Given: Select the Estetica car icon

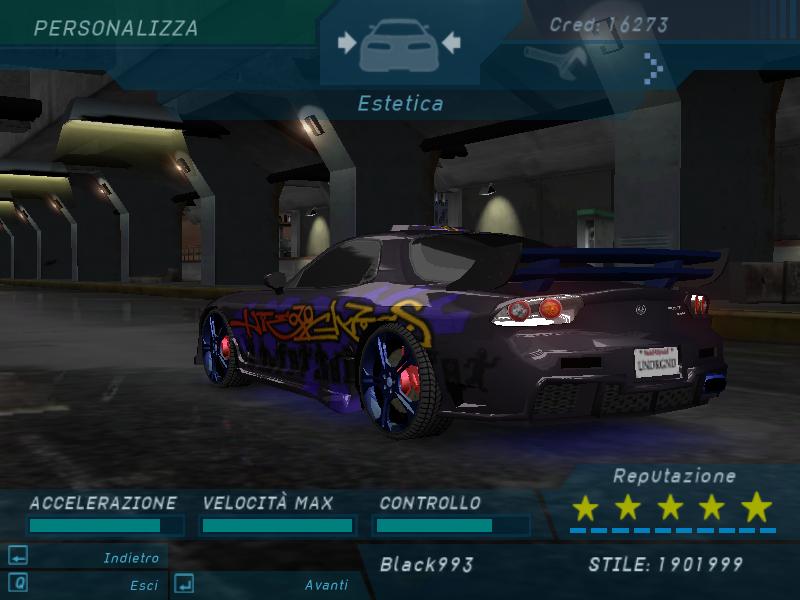Looking at the screenshot, I should tap(399, 45).
